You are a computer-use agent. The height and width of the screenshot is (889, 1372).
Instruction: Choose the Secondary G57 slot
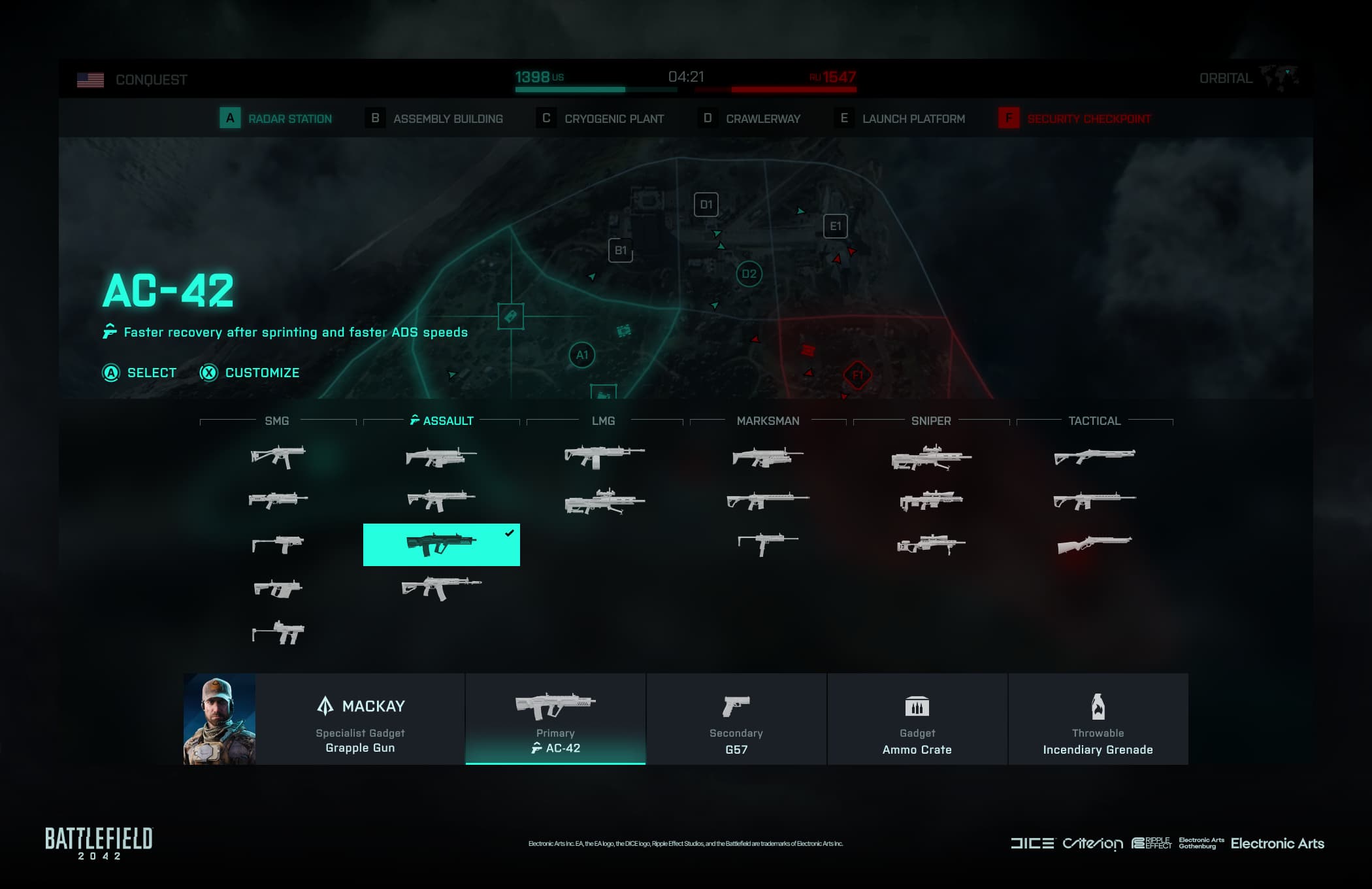[x=736, y=719]
